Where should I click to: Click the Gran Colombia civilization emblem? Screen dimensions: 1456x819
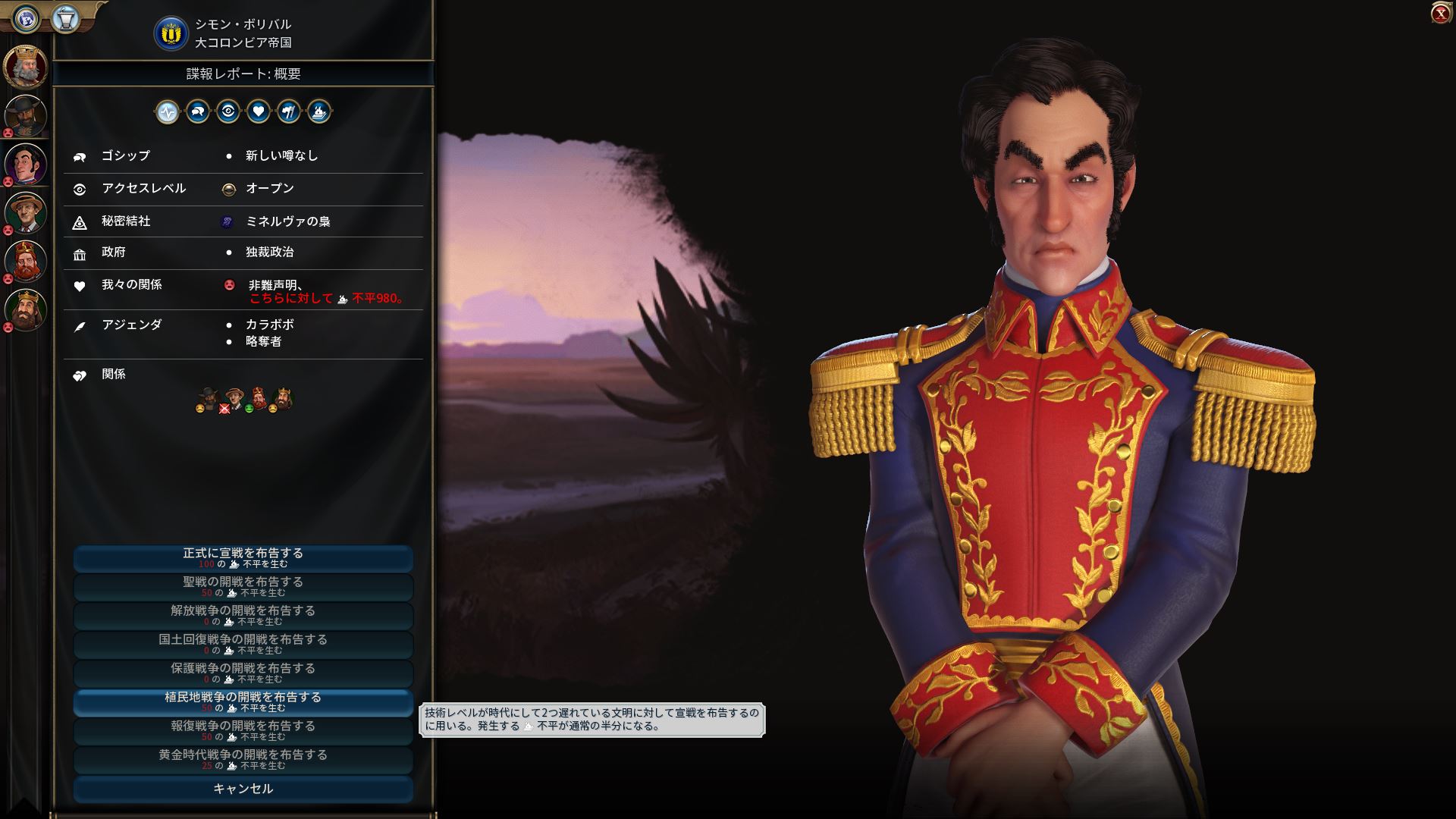[171, 34]
